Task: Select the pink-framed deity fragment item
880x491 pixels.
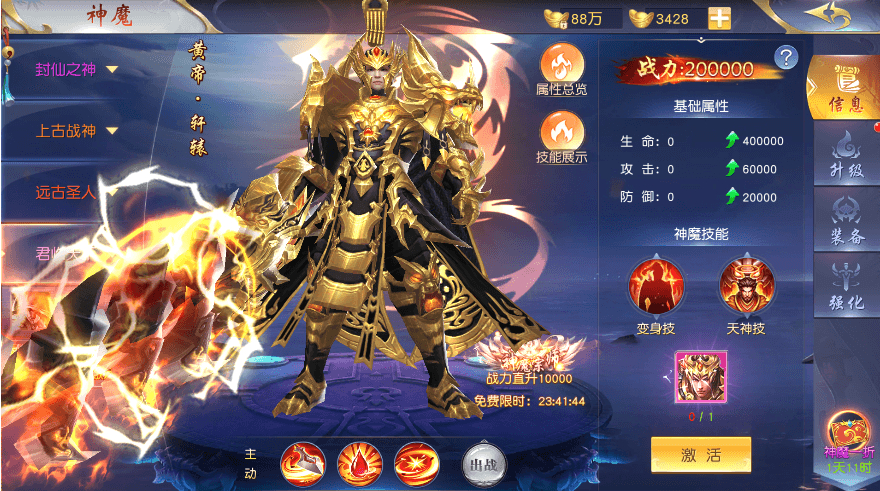Action: tap(700, 377)
